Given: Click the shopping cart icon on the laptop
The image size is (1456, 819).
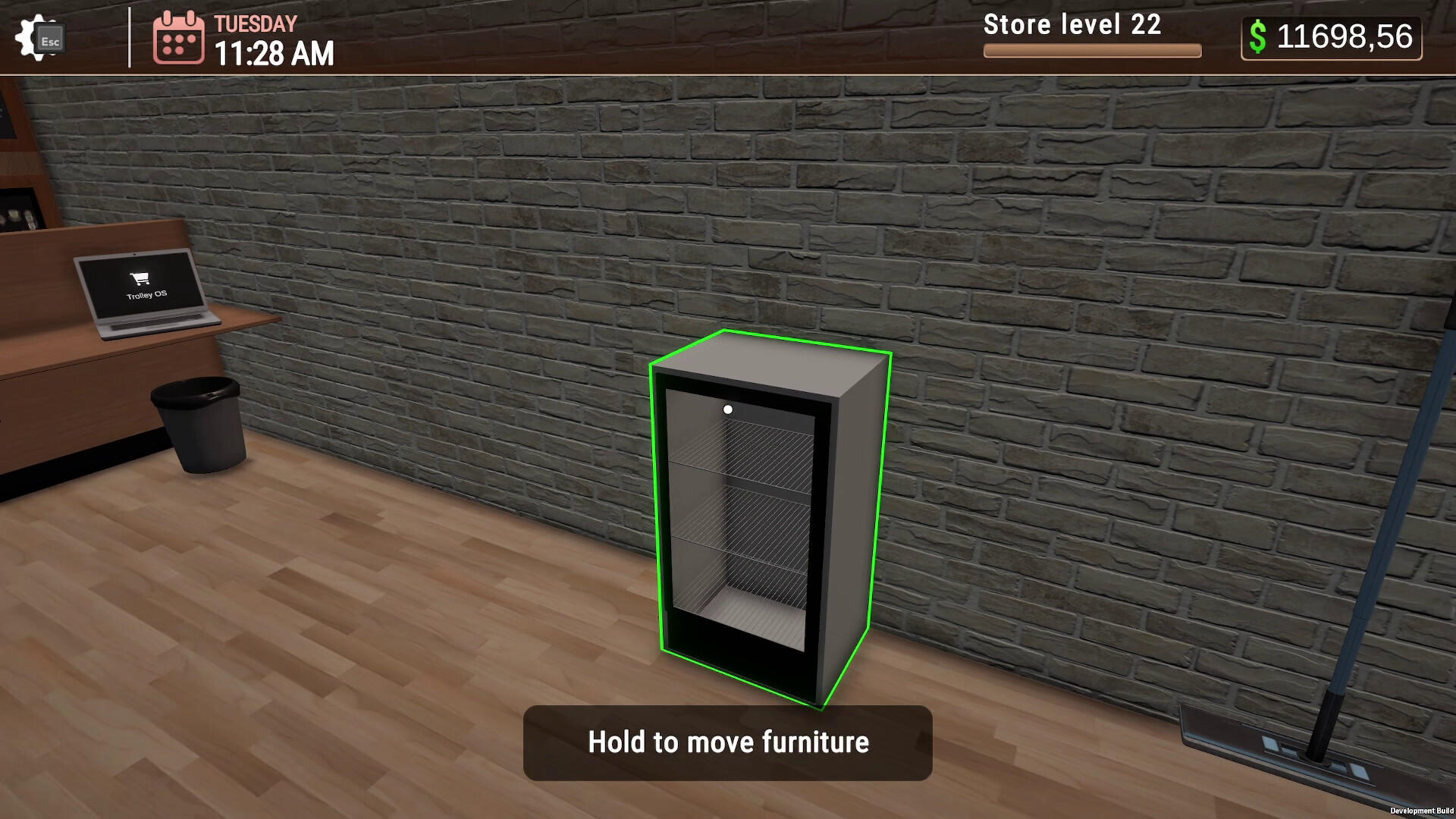Looking at the screenshot, I should coord(137,278).
